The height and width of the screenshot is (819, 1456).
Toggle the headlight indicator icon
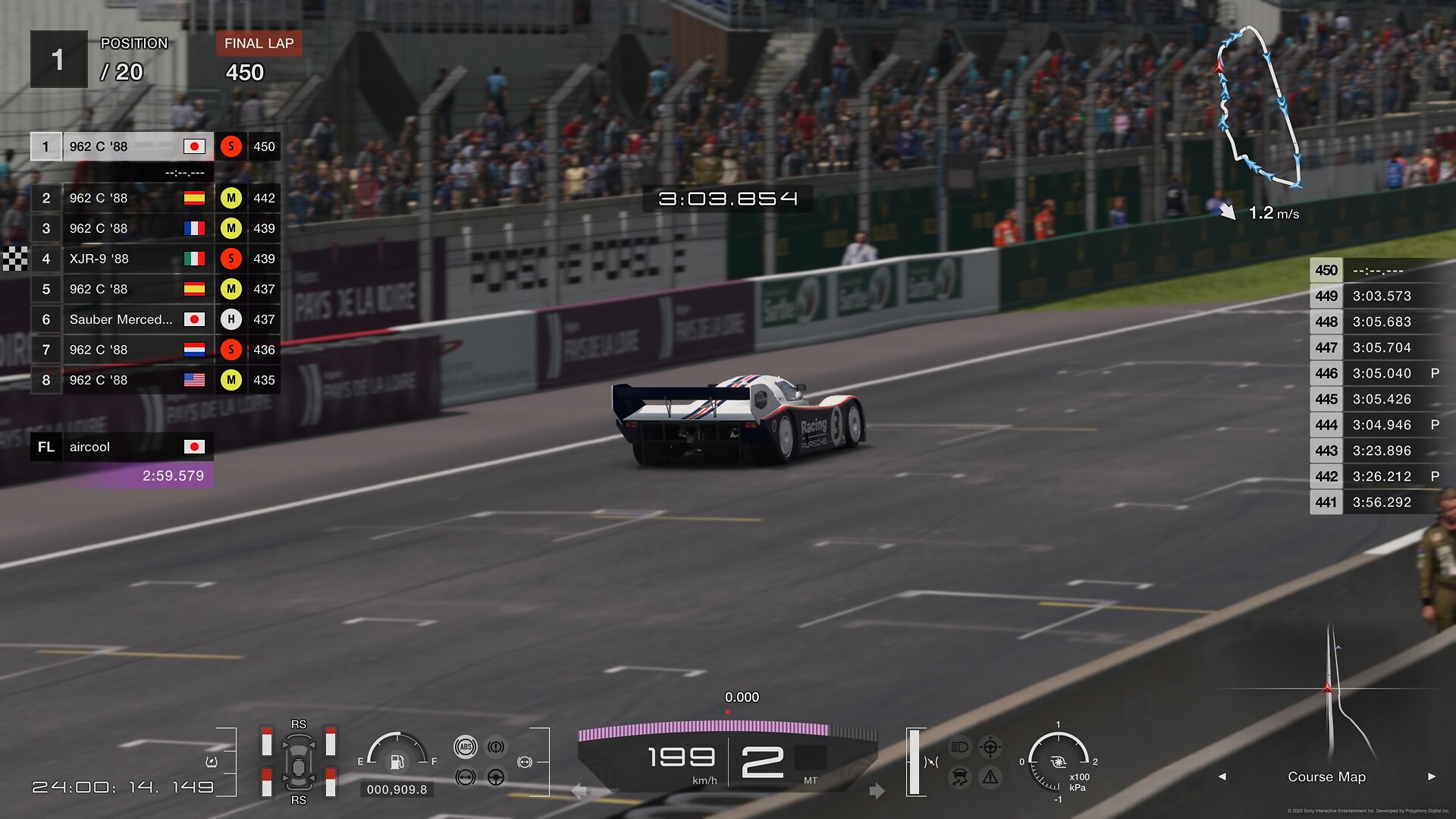(x=959, y=747)
